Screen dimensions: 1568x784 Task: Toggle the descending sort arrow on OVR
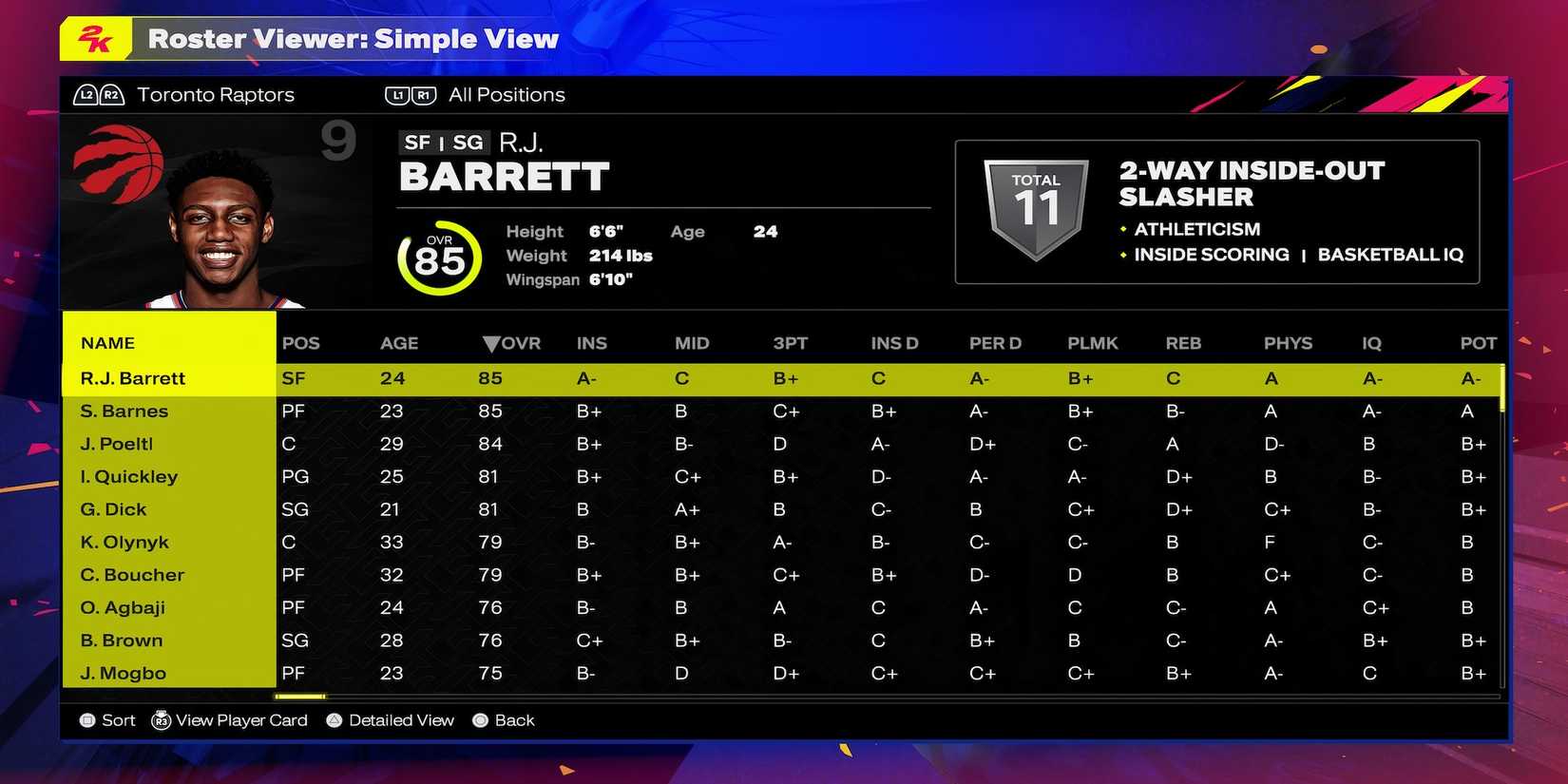point(491,343)
